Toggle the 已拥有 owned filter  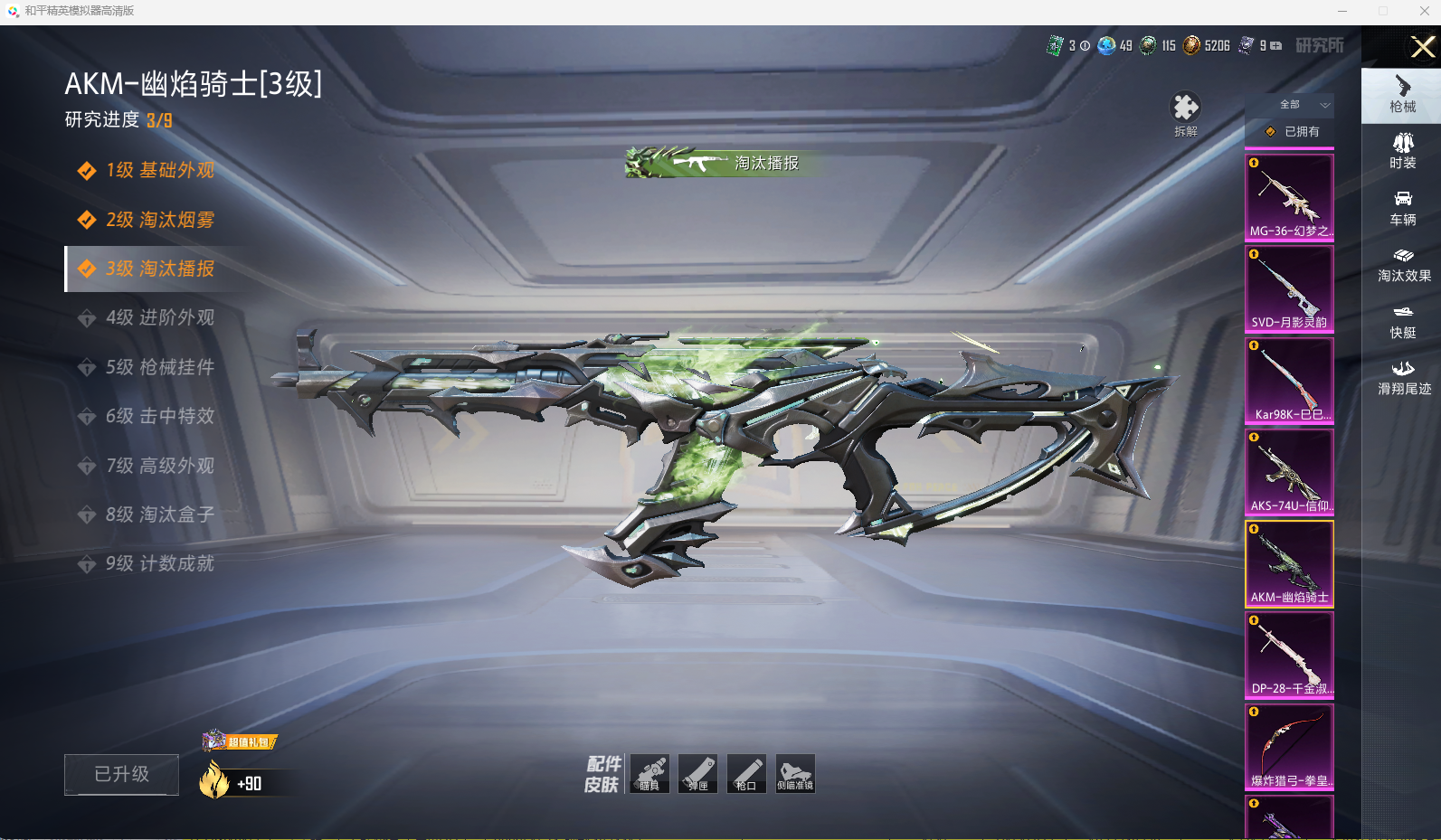pos(1291,132)
